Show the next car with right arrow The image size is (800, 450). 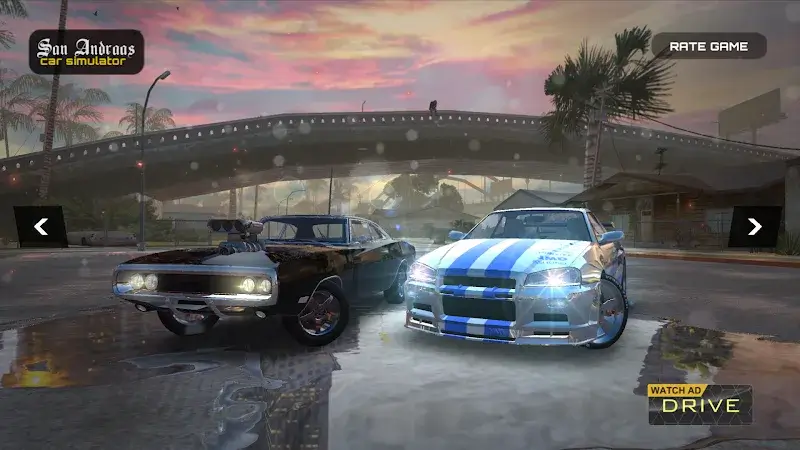click(x=754, y=227)
